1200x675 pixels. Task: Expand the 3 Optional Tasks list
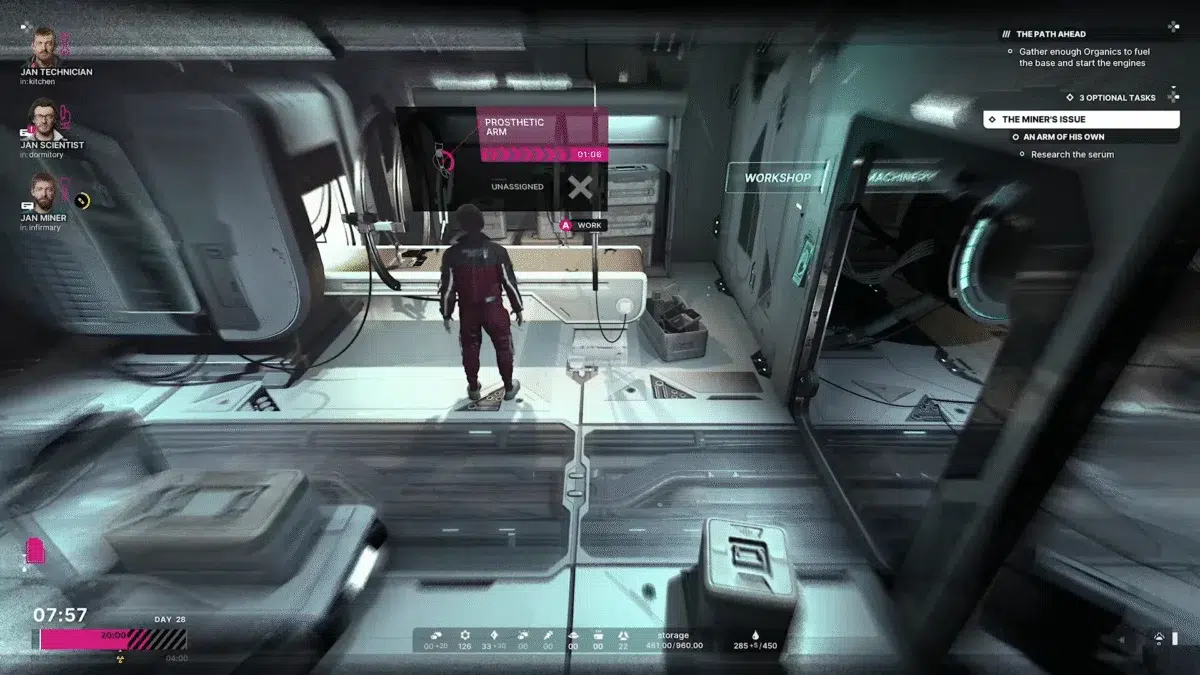[x=1116, y=98]
